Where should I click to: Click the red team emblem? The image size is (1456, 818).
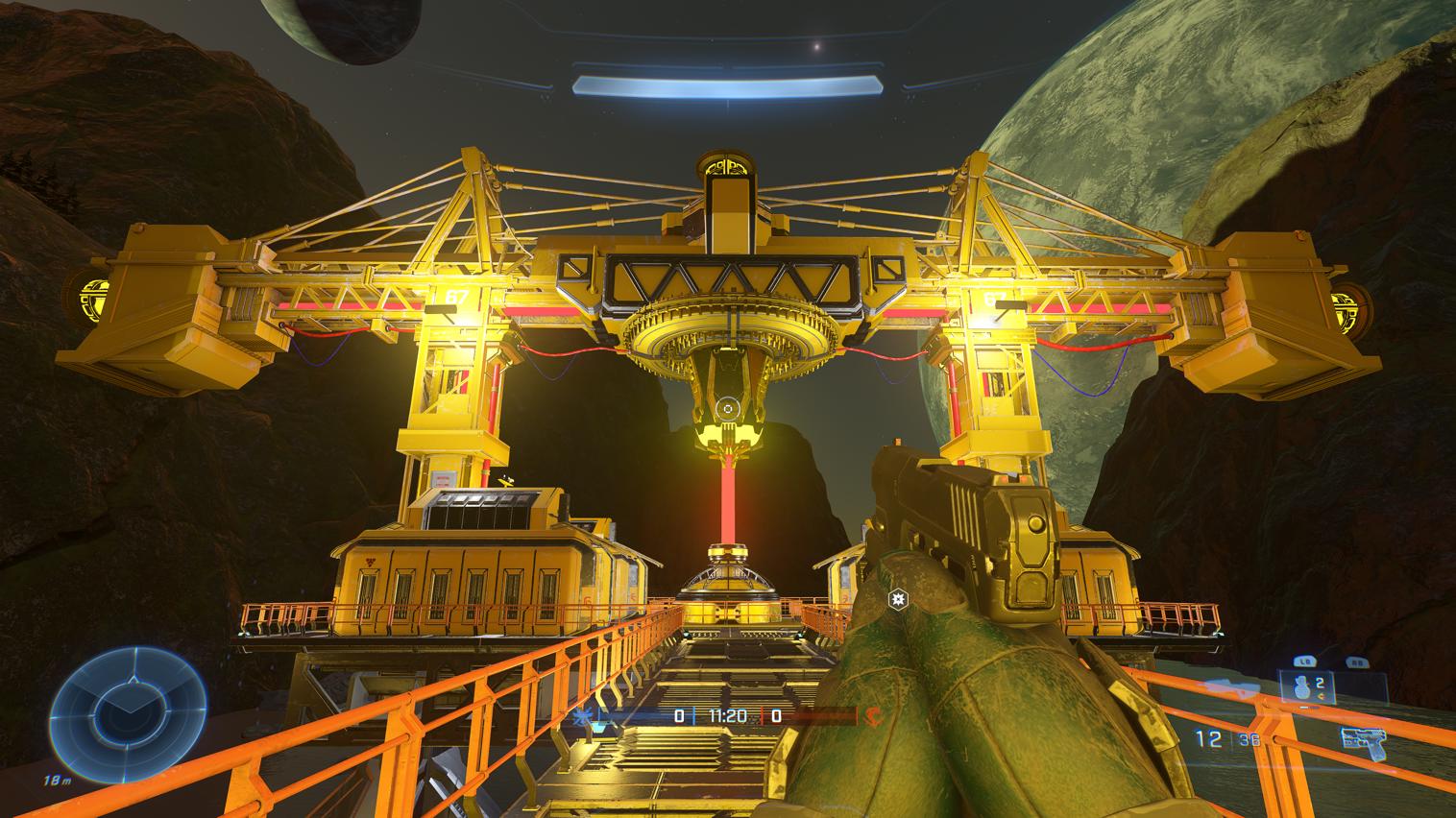click(874, 715)
